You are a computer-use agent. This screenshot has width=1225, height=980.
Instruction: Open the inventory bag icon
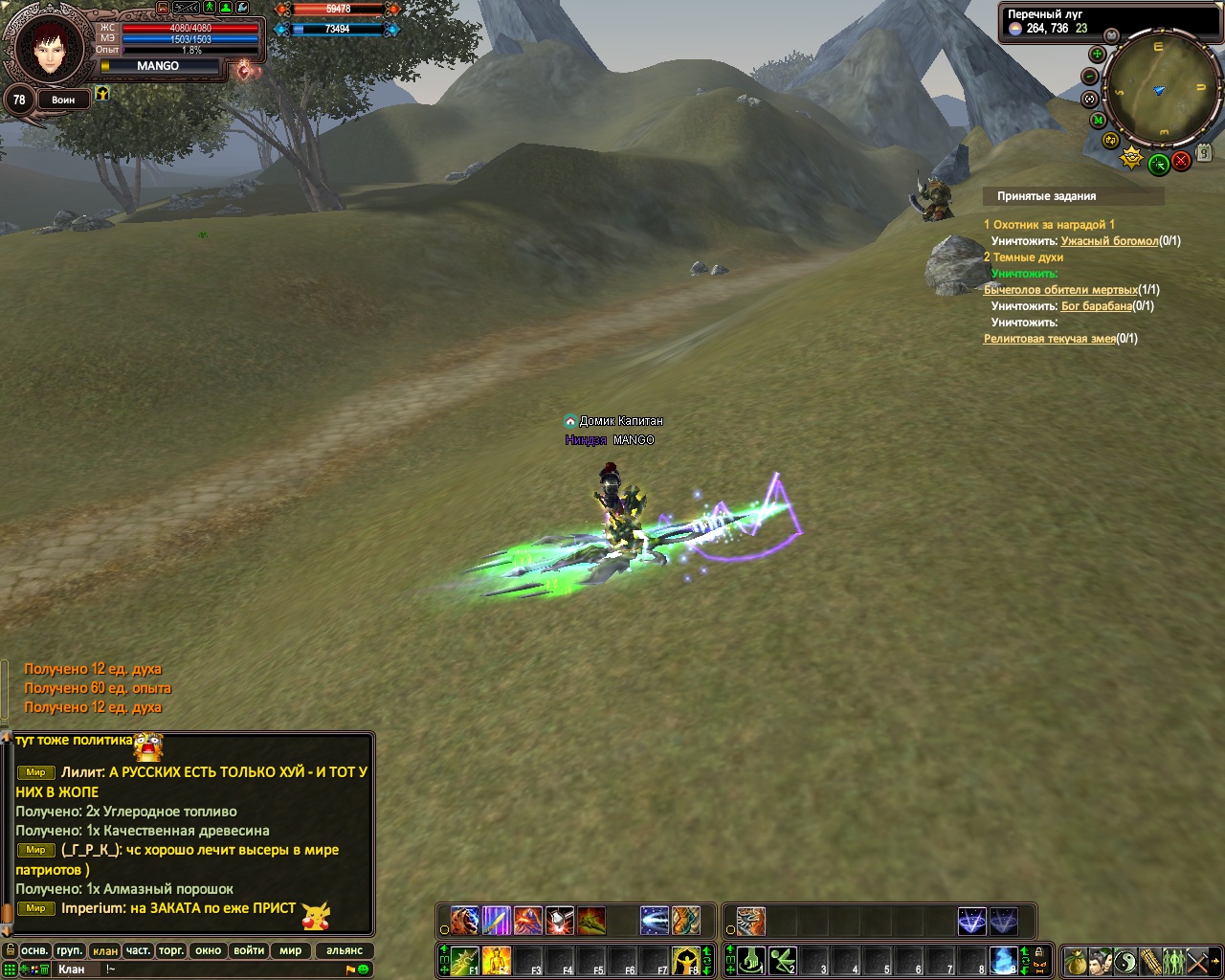pyautogui.click(x=1076, y=960)
